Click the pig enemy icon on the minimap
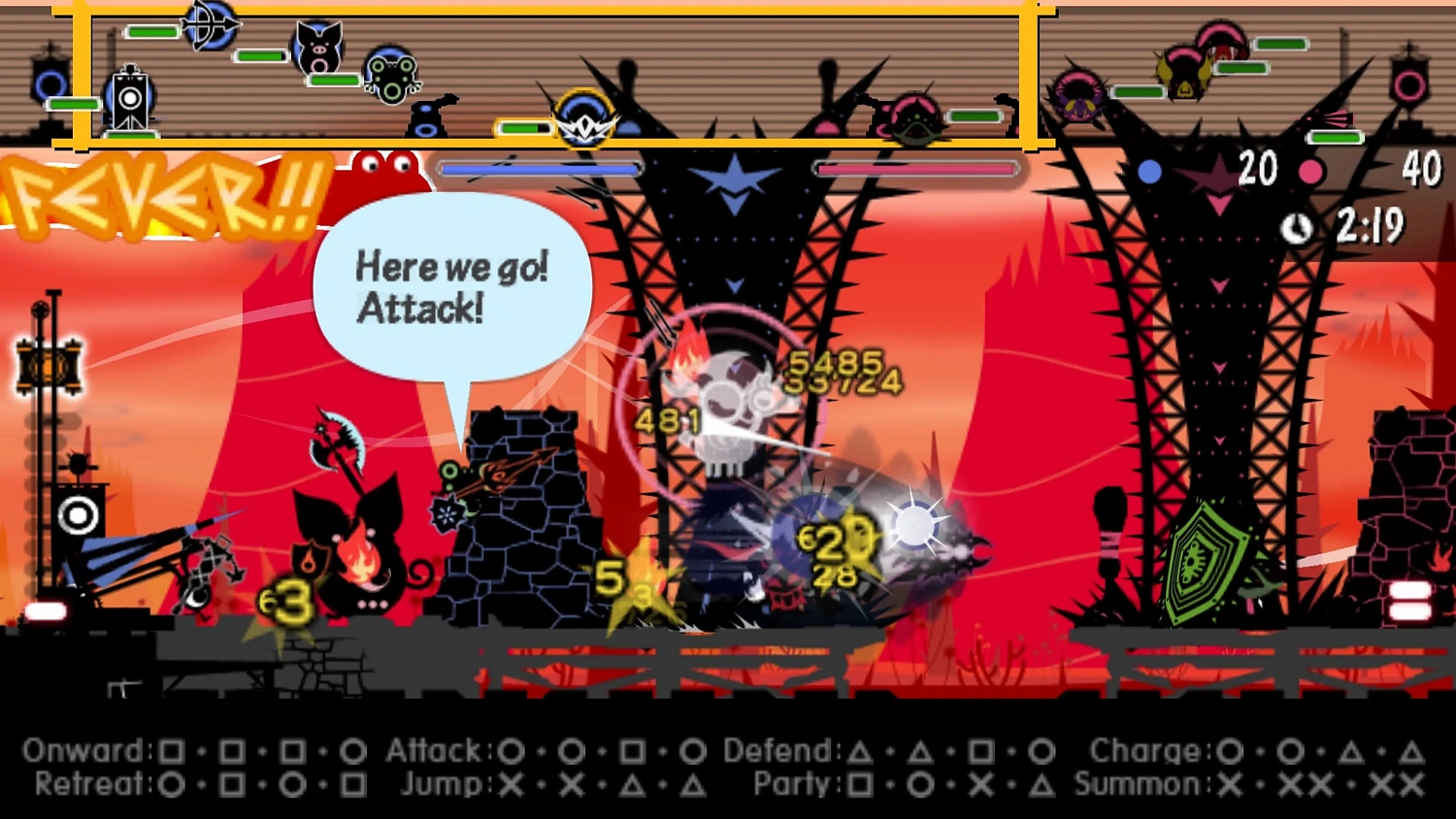 [318, 50]
